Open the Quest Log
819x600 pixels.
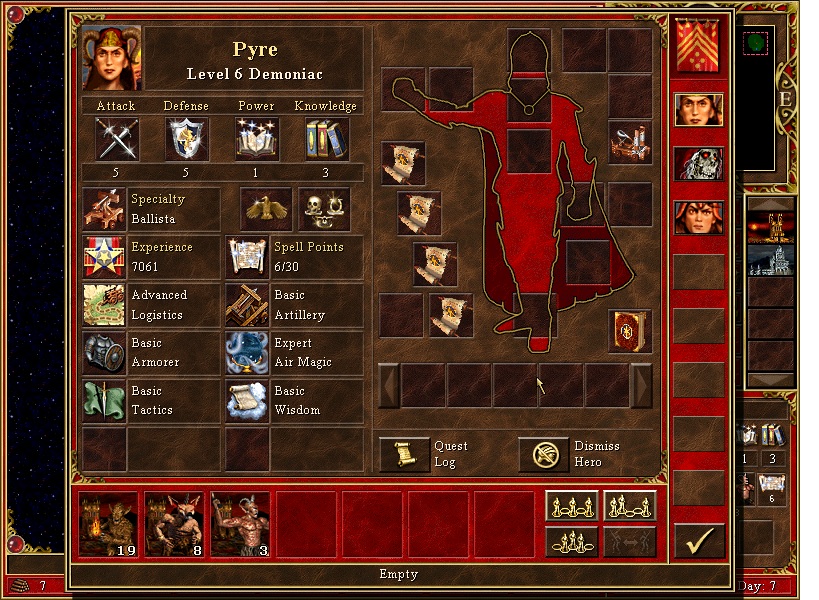point(405,454)
